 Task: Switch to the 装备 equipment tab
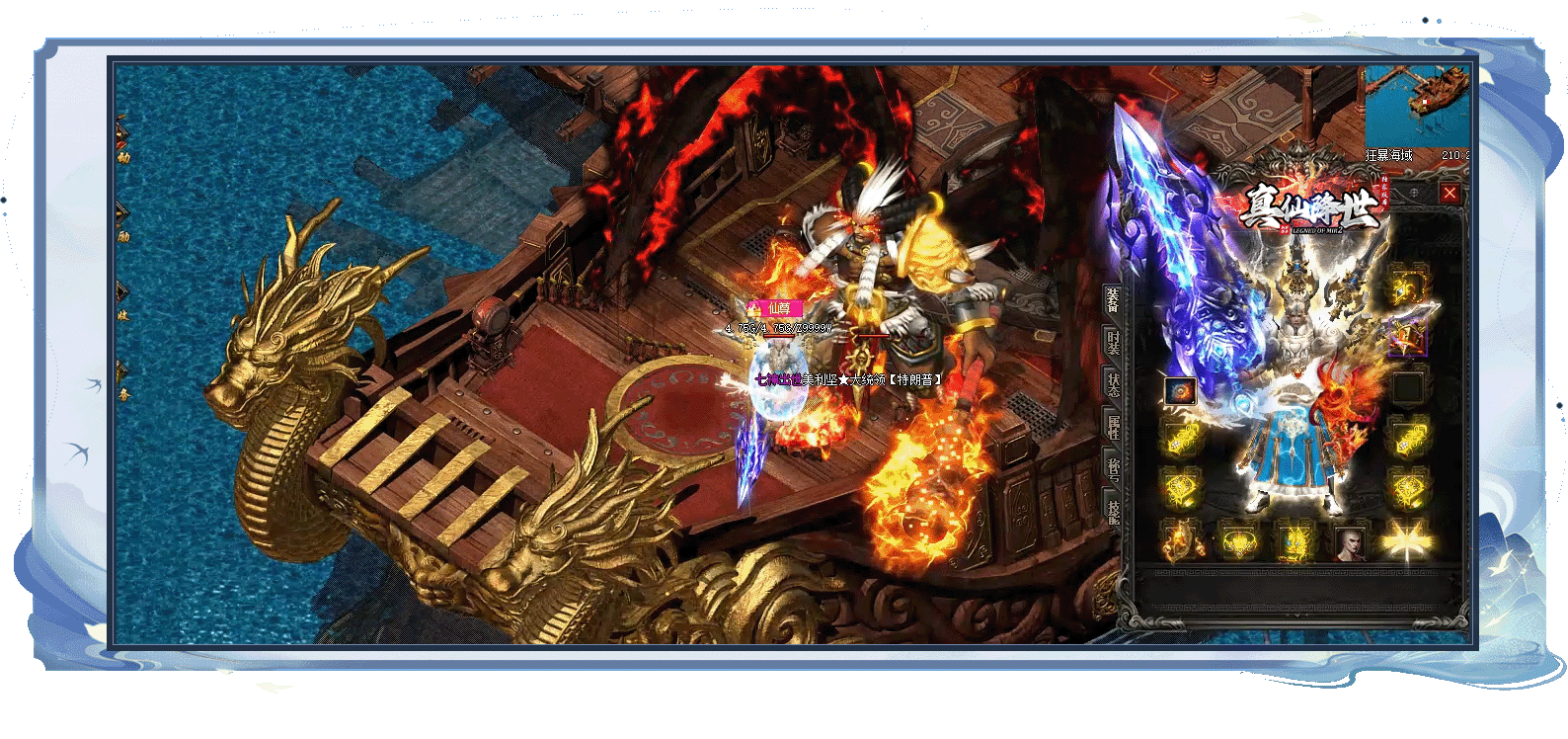coord(1113,299)
